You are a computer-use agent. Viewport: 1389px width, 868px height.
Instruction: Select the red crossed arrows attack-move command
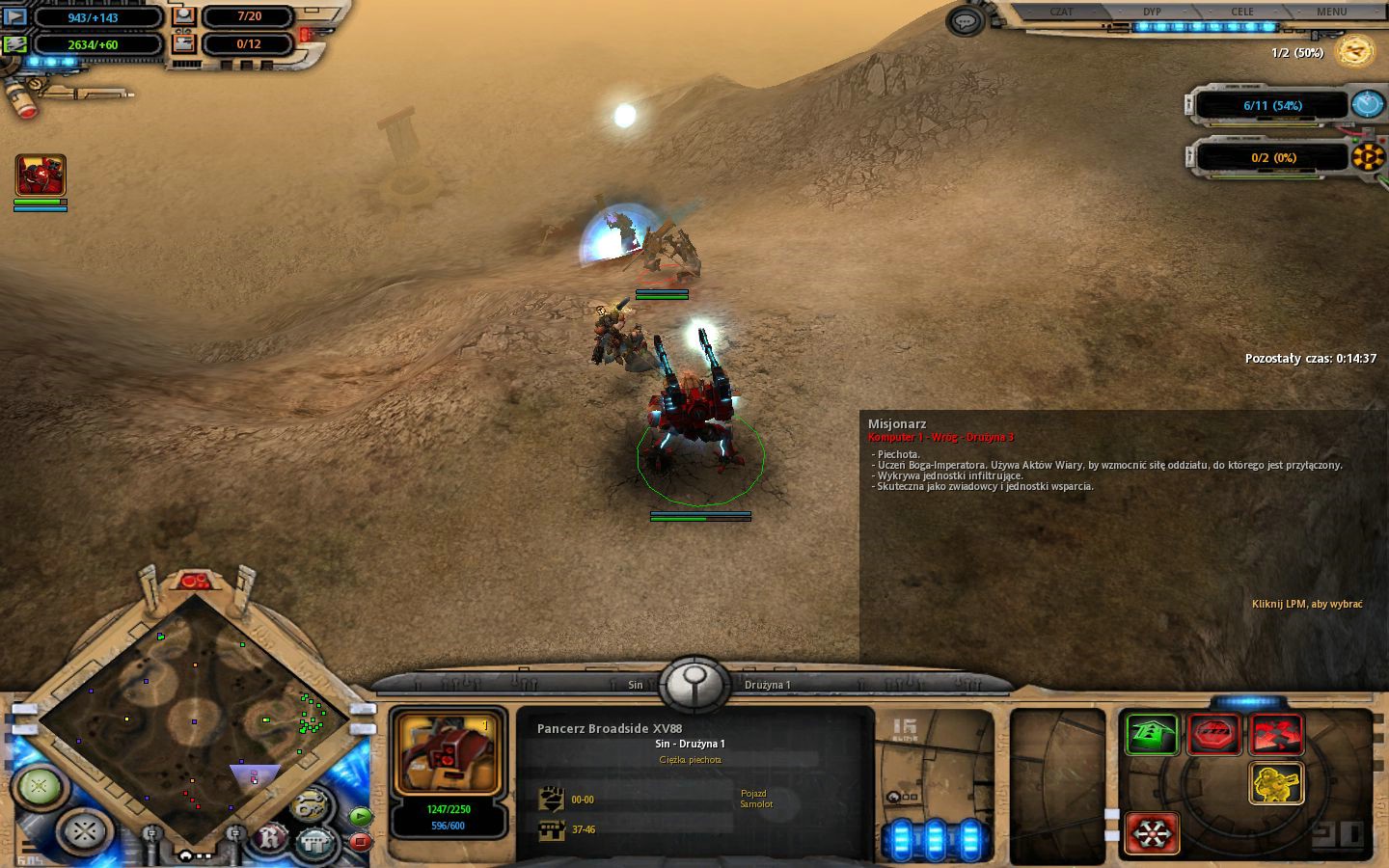pos(1276,735)
